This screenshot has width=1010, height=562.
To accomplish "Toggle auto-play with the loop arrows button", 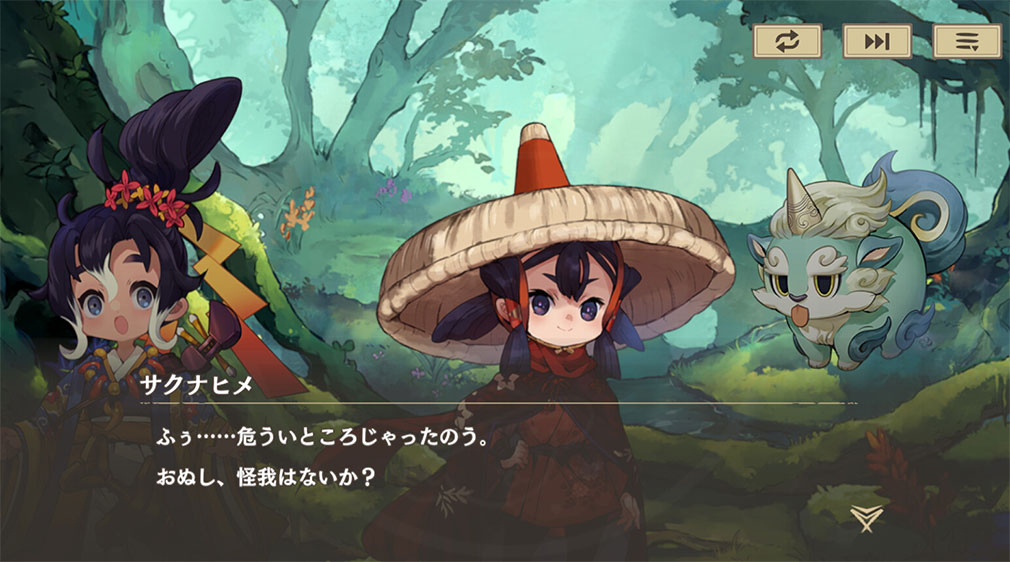I will click(786, 41).
